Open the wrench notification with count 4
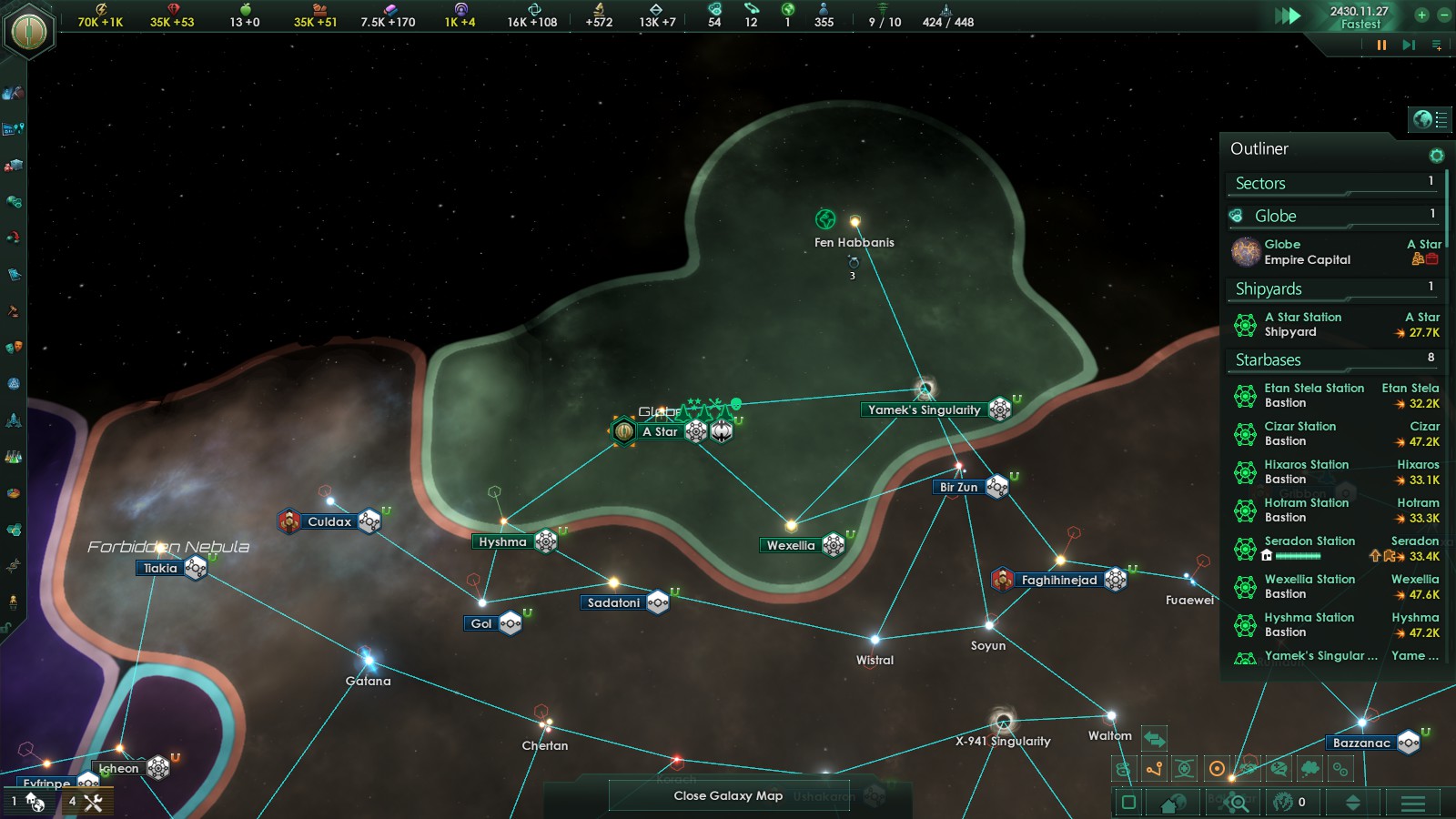1456x819 pixels. coord(86,802)
